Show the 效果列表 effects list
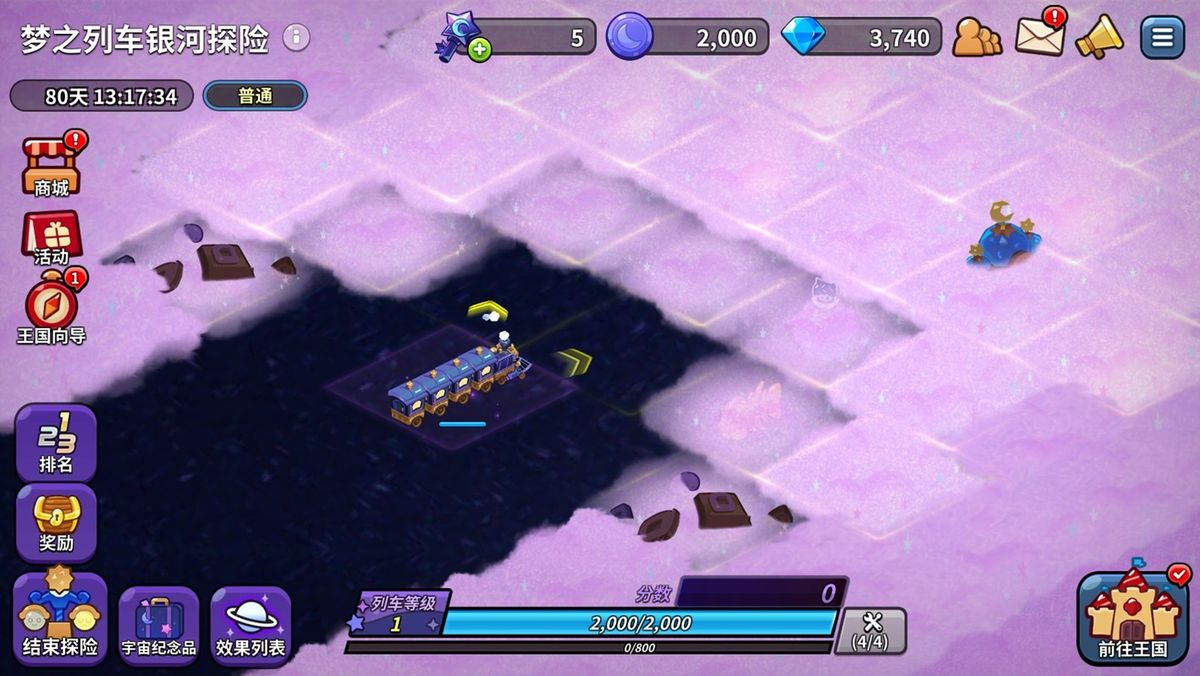 [250, 626]
